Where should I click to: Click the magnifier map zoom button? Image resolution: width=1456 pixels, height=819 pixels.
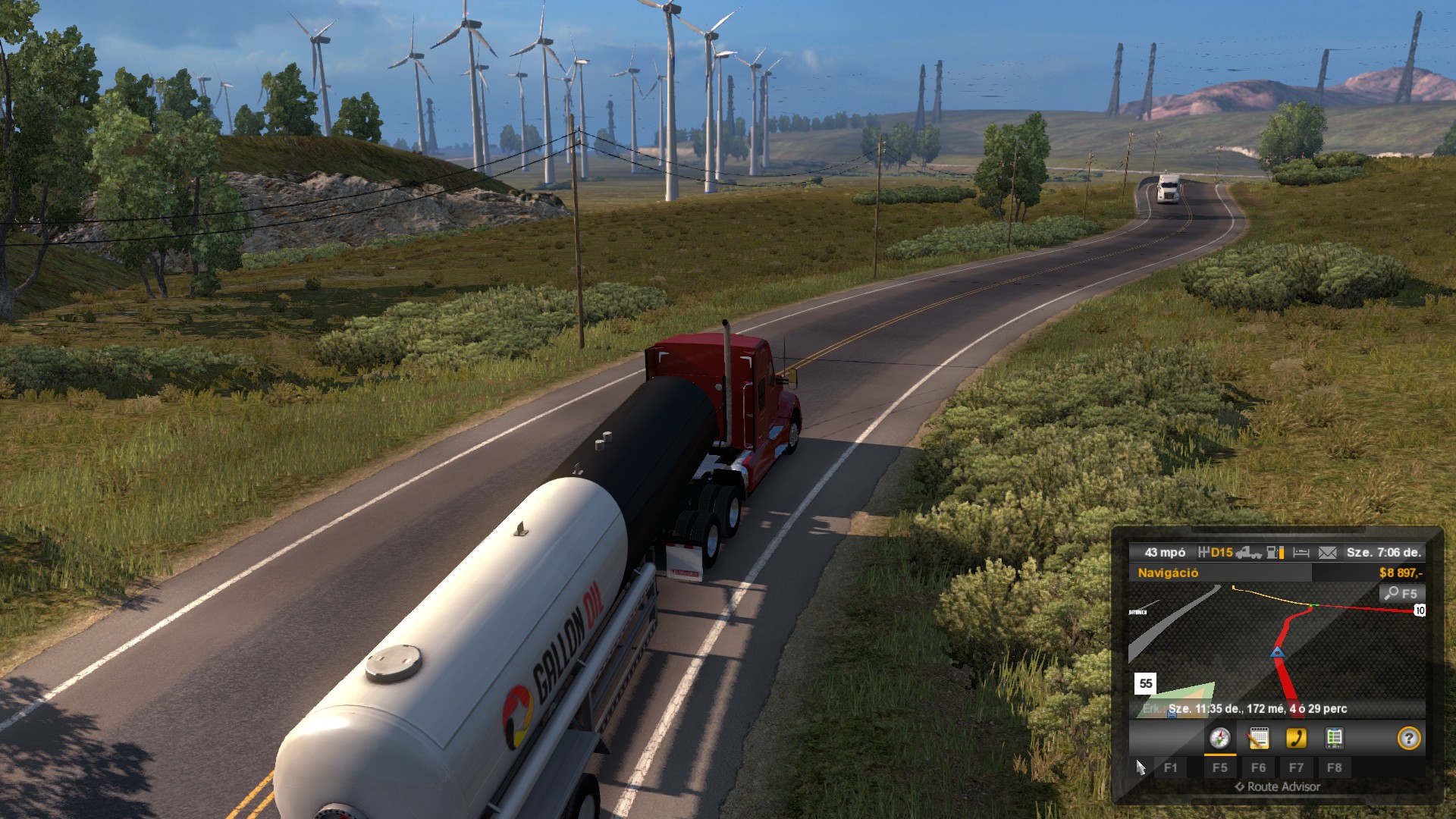click(x=1401, y=594)
